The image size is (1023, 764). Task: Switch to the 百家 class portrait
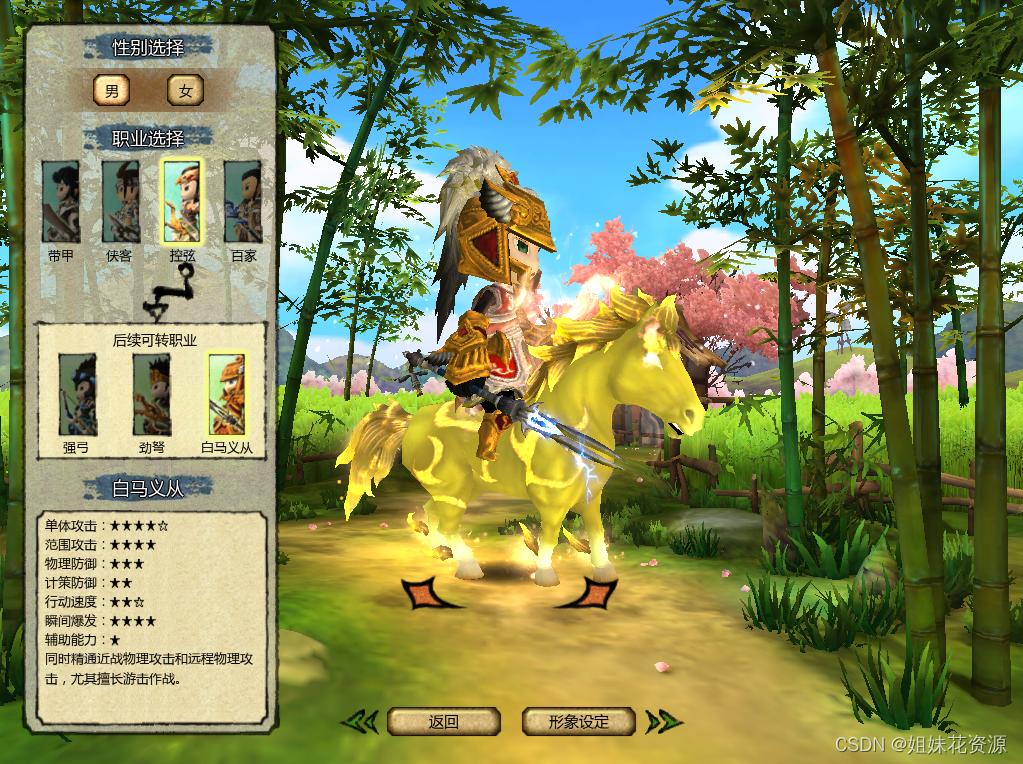[x=243, y=202]
